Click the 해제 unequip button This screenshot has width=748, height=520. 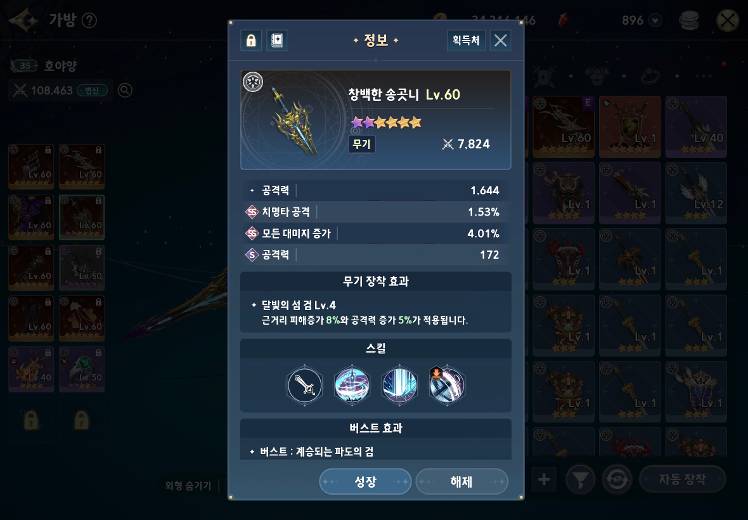(461, 482)
